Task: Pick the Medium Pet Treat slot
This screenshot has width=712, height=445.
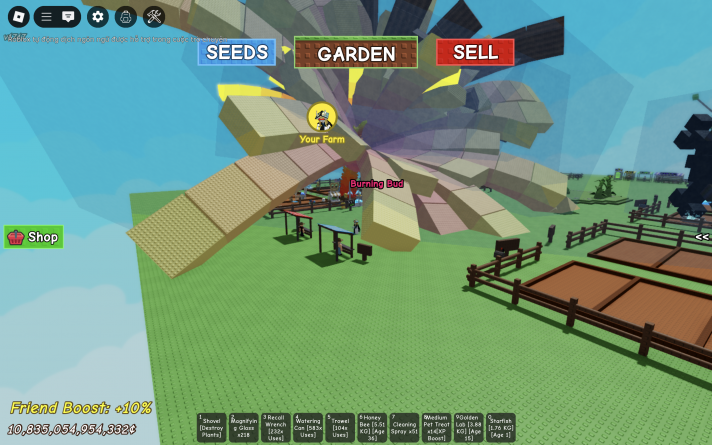Action: click(x=436, y=427)
